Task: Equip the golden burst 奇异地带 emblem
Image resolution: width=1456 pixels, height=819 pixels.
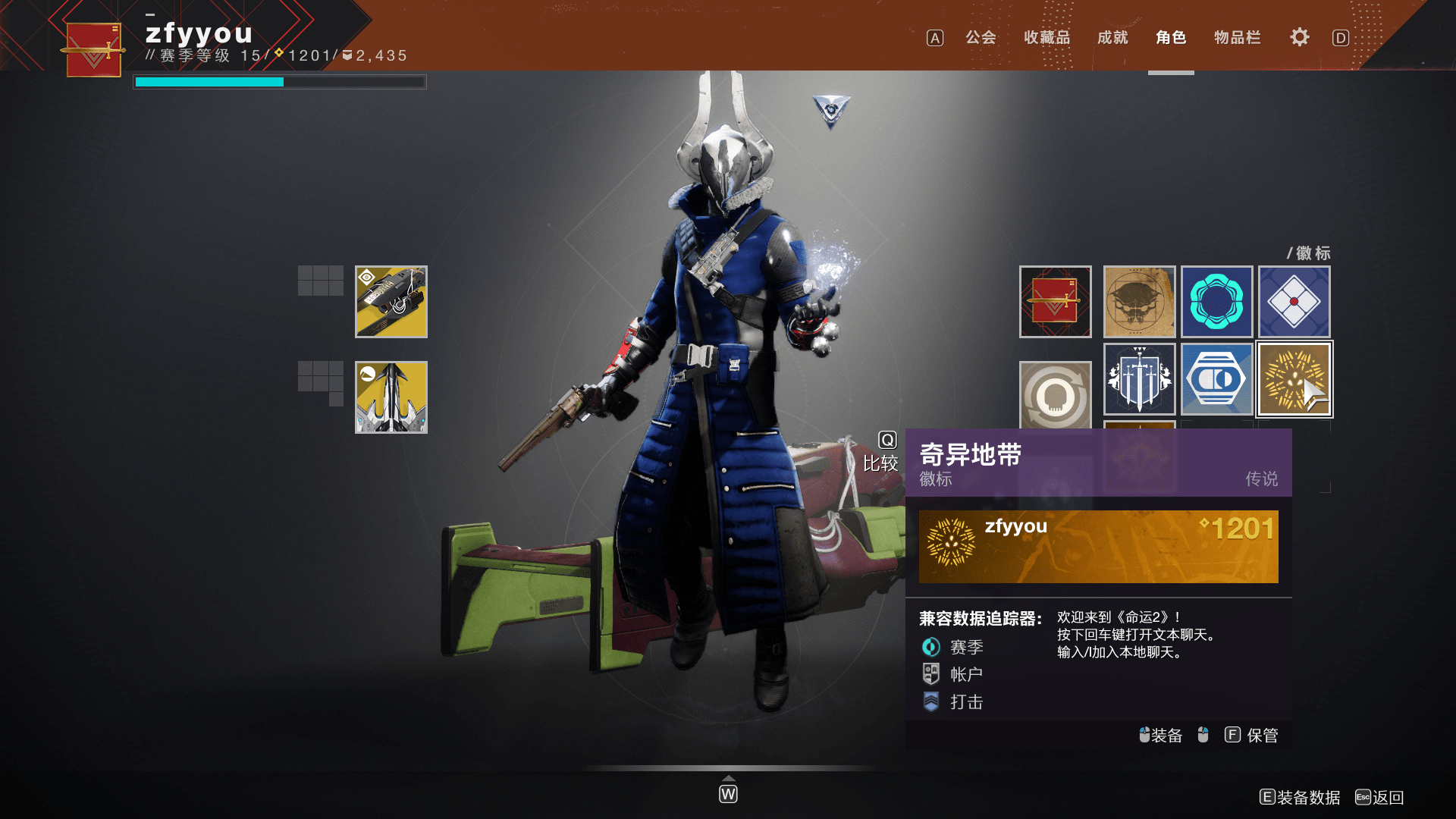Action: point(1294,379)
